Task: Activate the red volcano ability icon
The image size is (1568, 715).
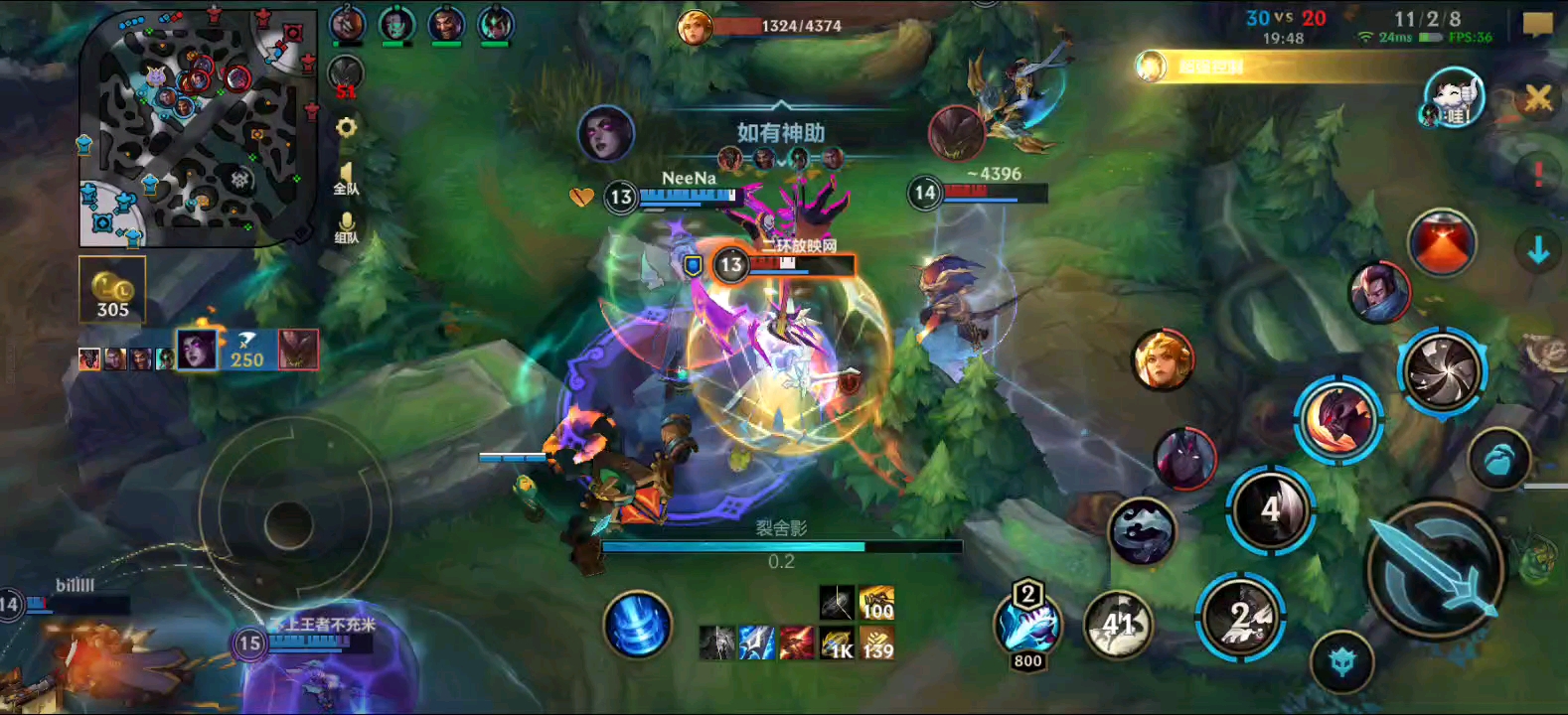Action: tap(1442, 242)
